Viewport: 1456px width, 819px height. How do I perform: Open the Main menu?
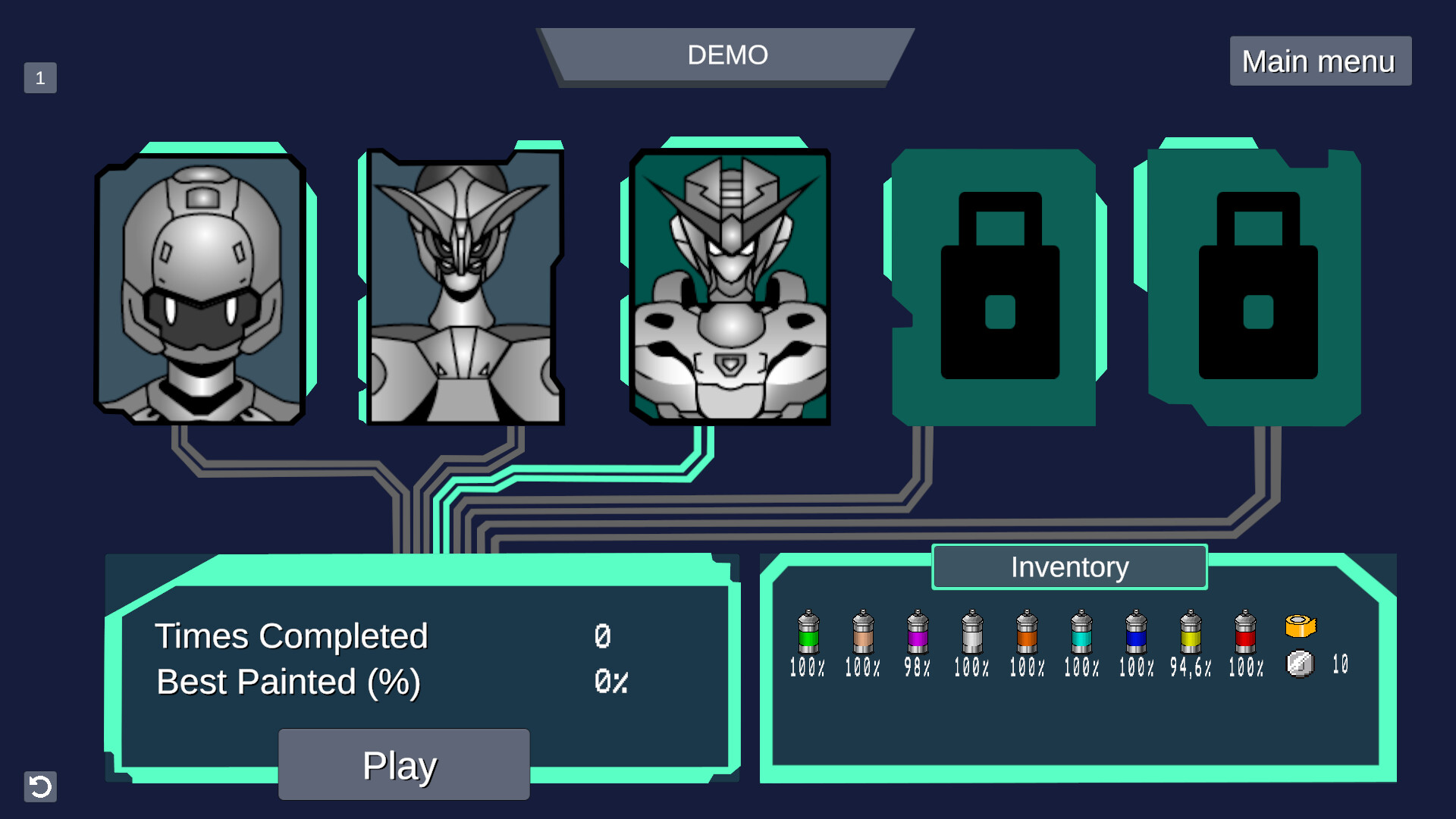click(1319, 61)
